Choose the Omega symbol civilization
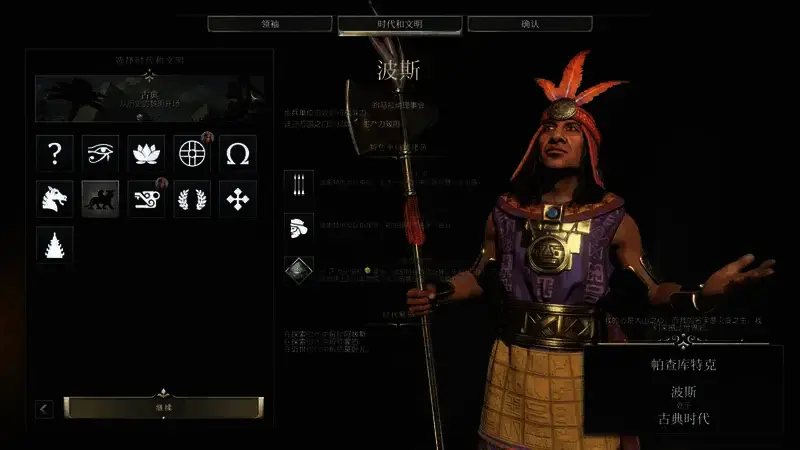 (x=238, y=153)
